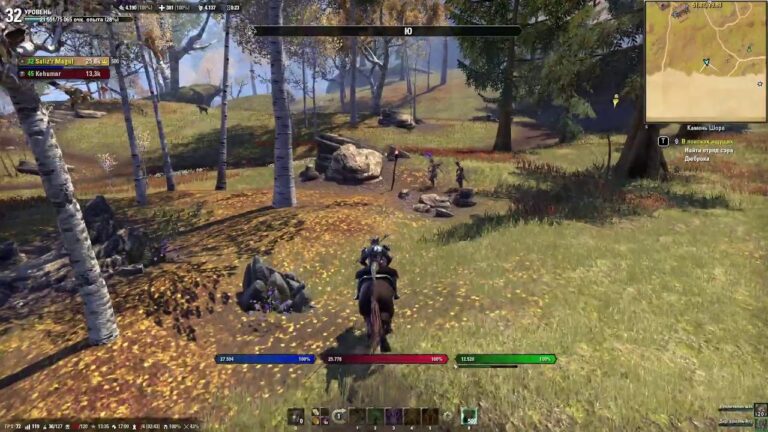The image size is (768, 432).
Task: Activate the fifth skill slot on hotbar
Action: coord(430,416)
